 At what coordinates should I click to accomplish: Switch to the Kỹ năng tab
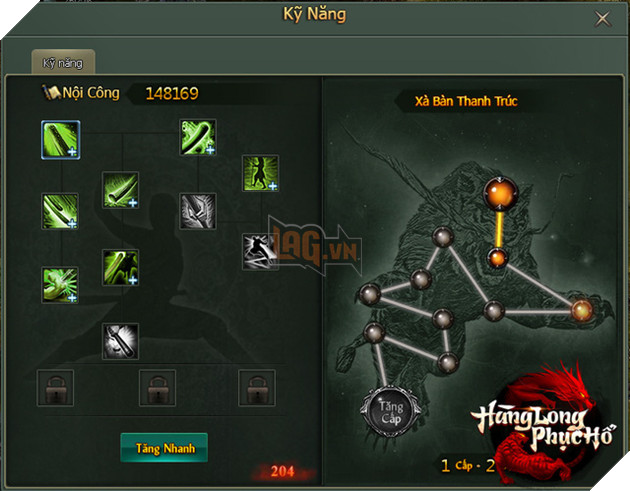click(x=63, y=62)
